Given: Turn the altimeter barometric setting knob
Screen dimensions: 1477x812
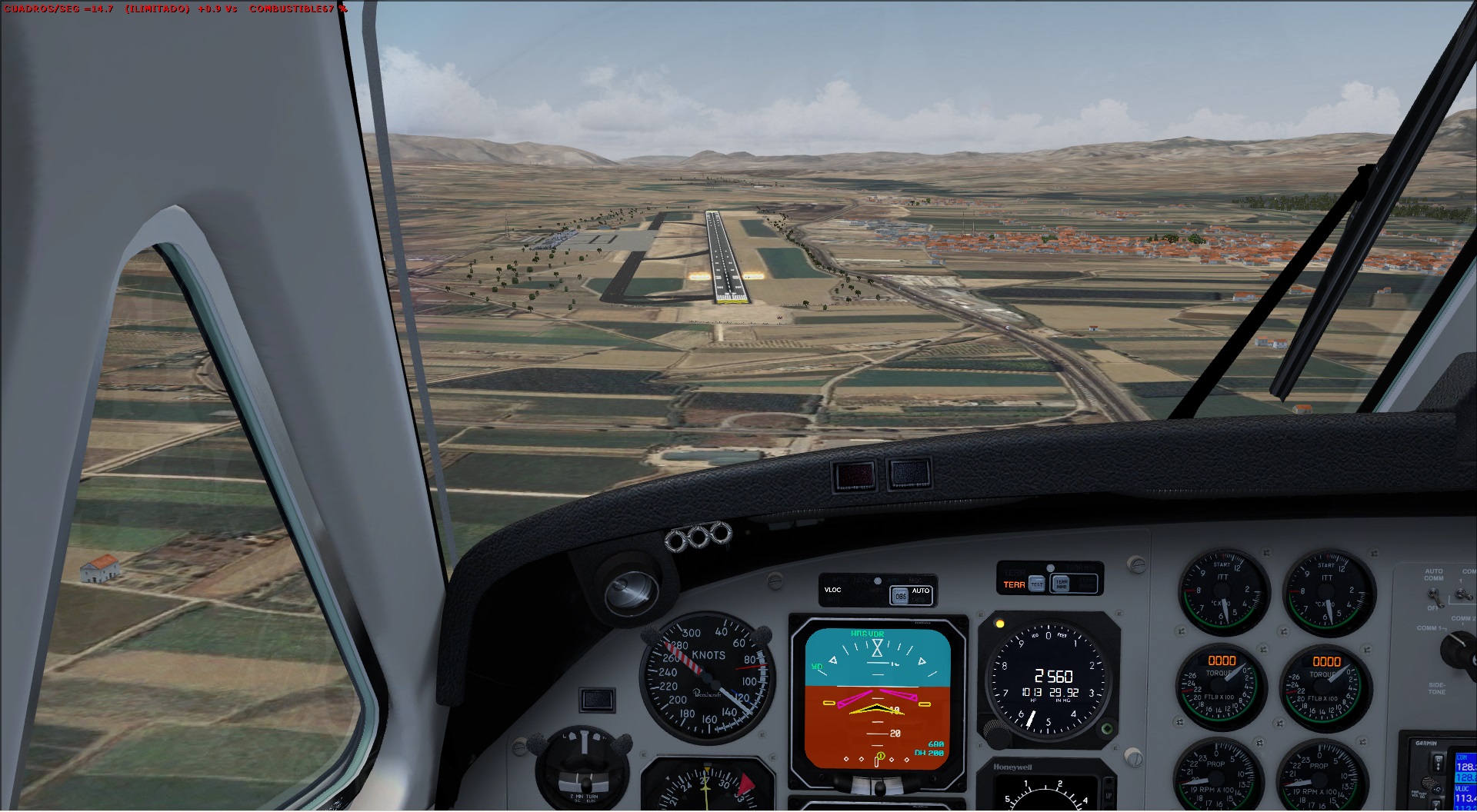Looking at the screenshot, I should (x=998, y=737).
